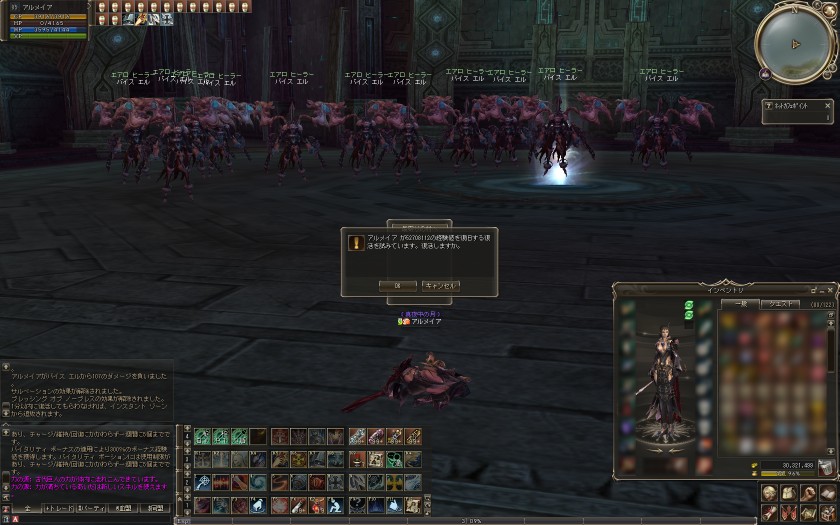Image resolution: width=840 pixels, height=525 pixels.
Task: Switch chat to the パーティ tab
Action: tap(93, 509)
